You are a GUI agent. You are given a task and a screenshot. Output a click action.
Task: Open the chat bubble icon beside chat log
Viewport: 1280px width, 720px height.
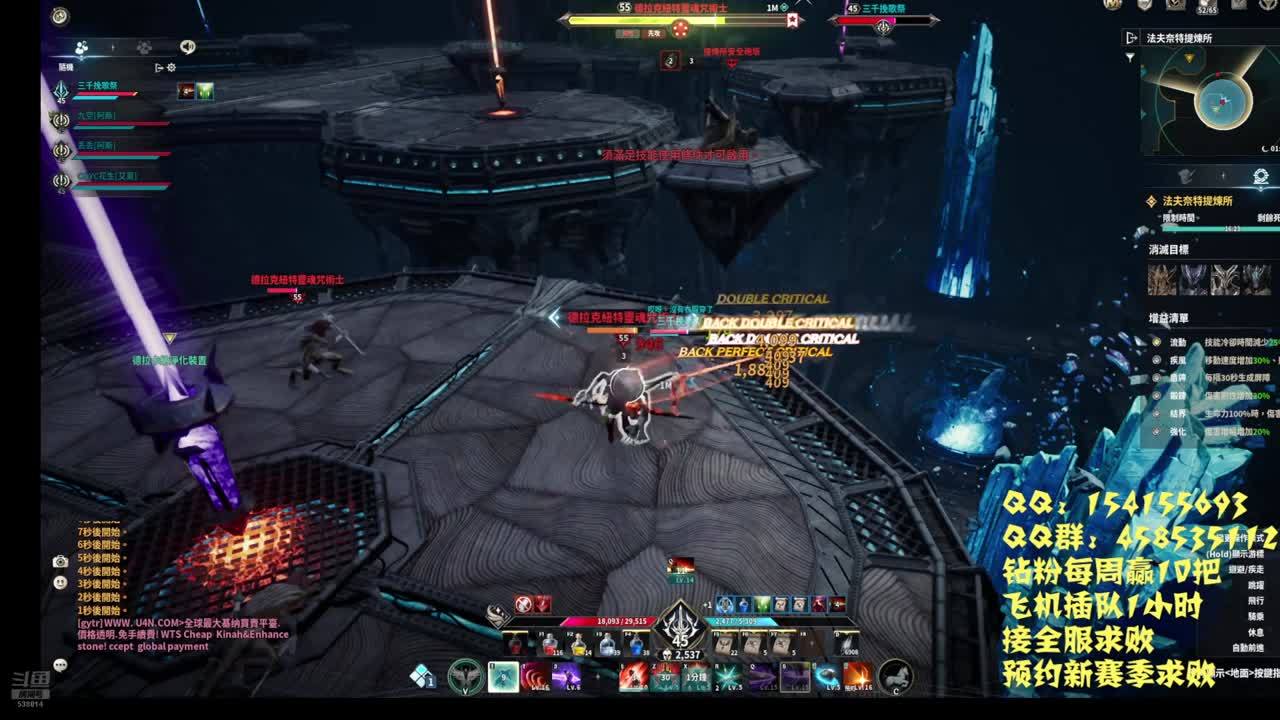coord(60,664)
